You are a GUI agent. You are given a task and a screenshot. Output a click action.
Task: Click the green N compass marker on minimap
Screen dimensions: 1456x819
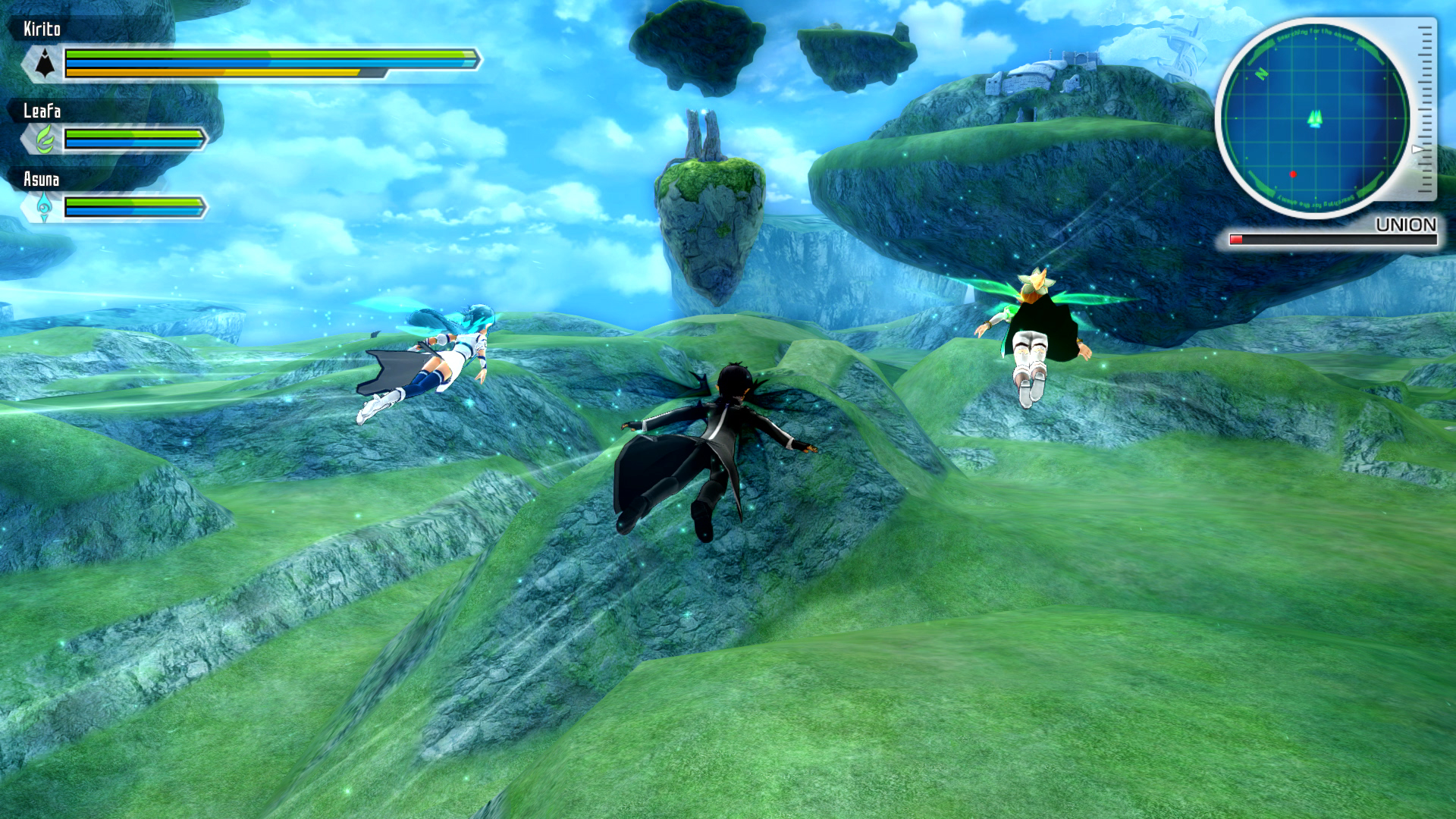(x=1260, y=74)
